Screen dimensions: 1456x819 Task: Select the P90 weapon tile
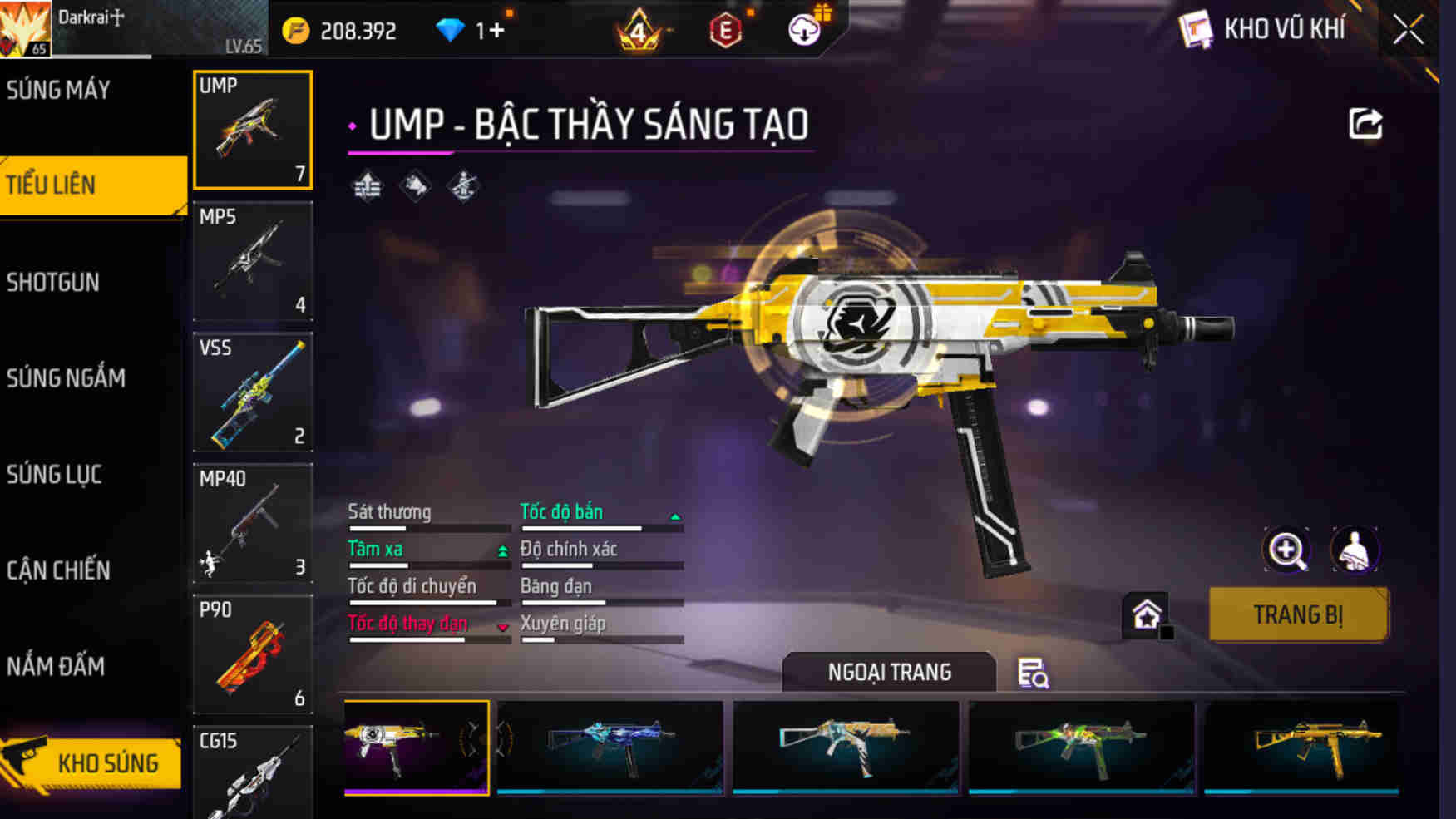point(253,654)
